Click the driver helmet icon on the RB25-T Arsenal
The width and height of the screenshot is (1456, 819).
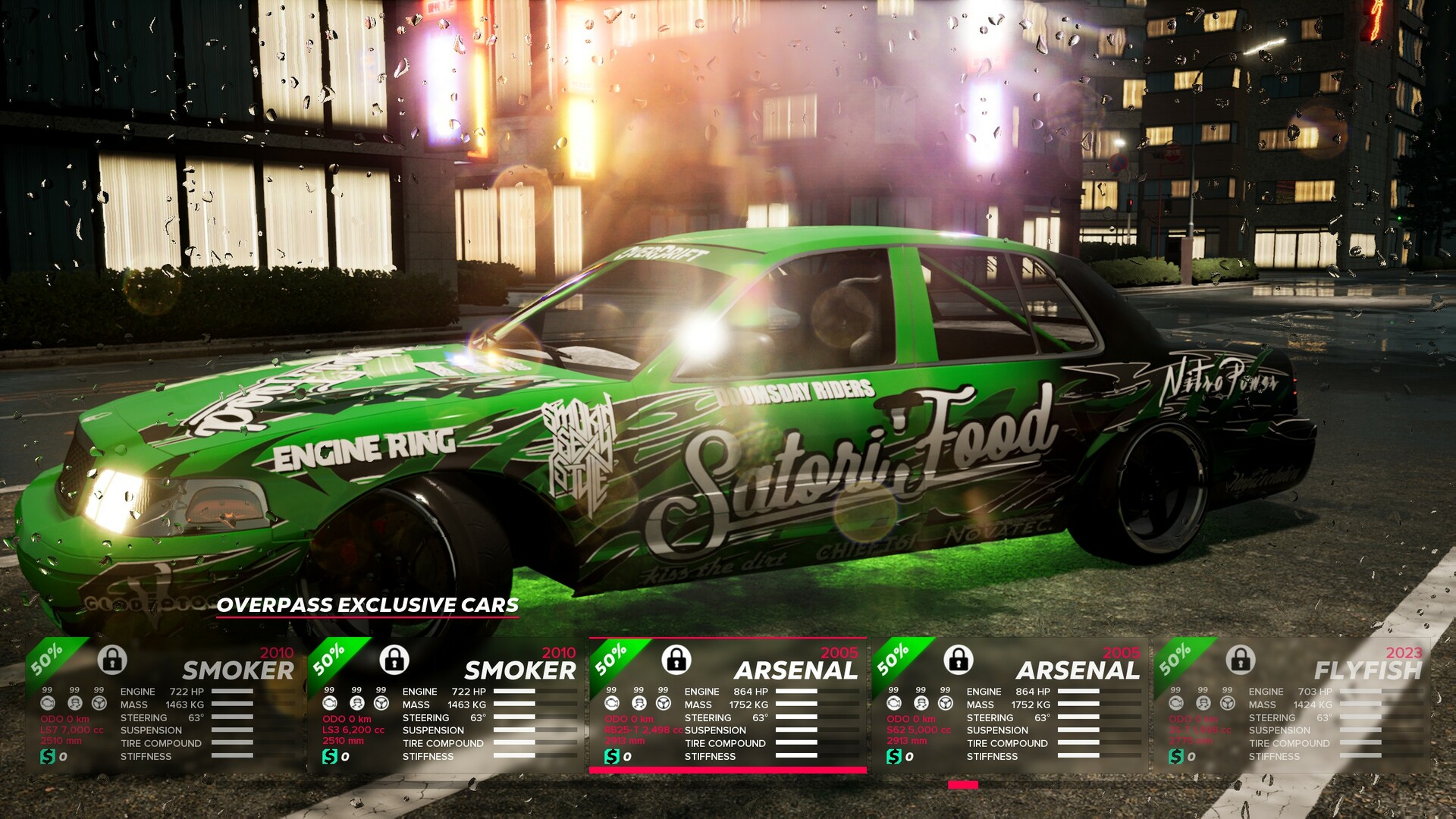pyautogui.click(x=639, y=702)
